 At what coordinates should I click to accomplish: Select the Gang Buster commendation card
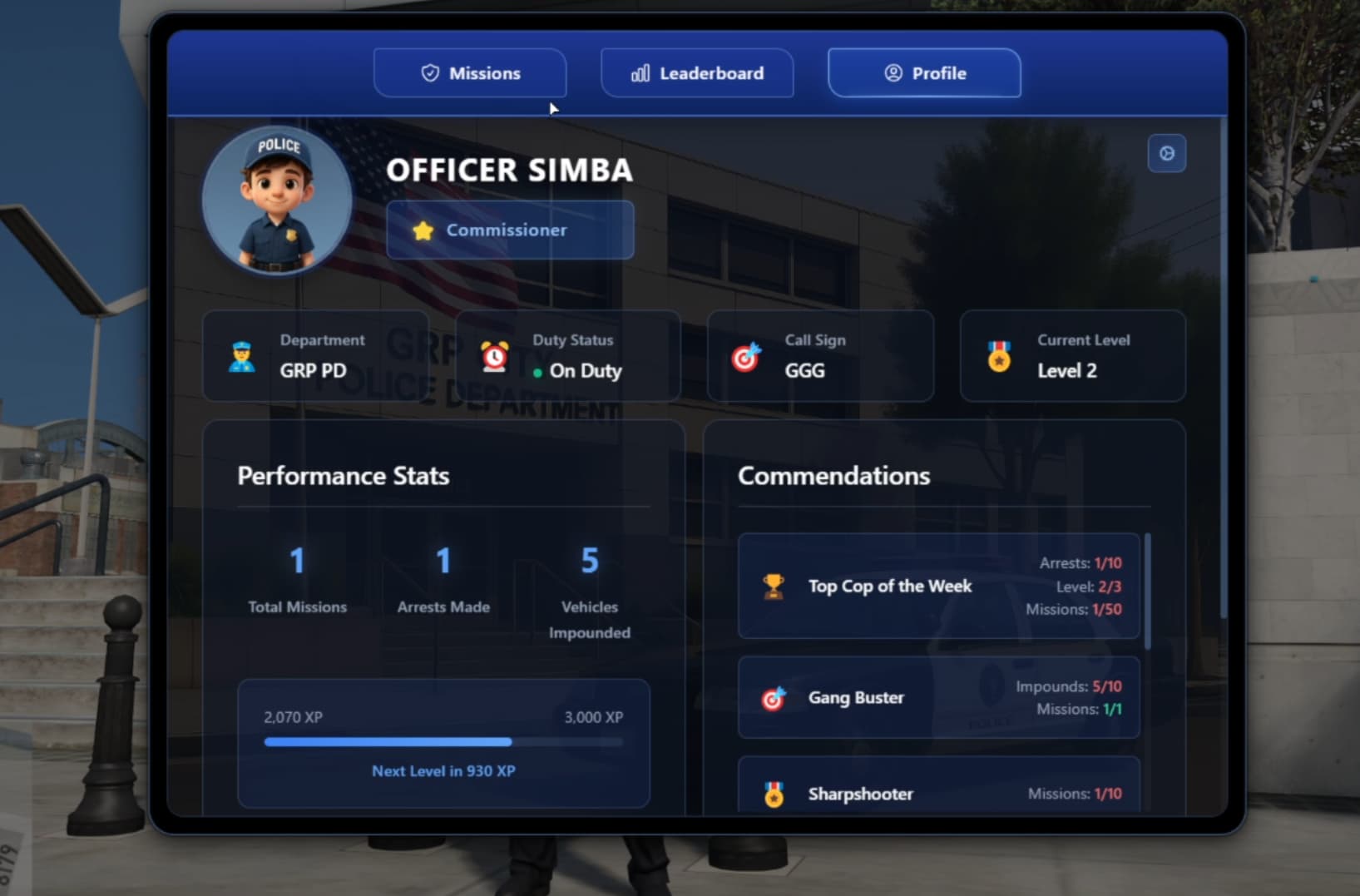click(x=937, y=698)
